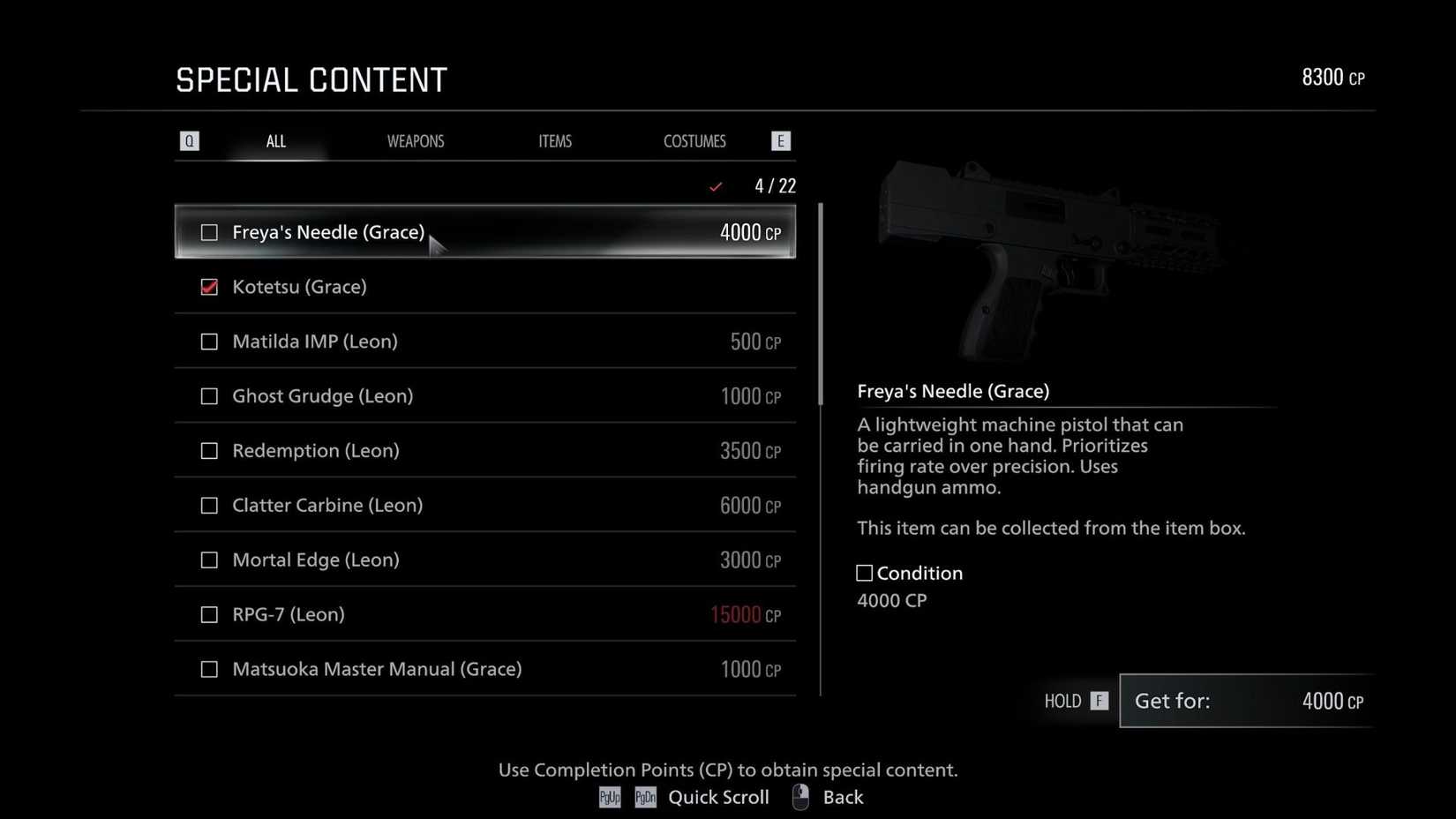
Task: Click the E key icon beside tabs
Action: (780, 140)
